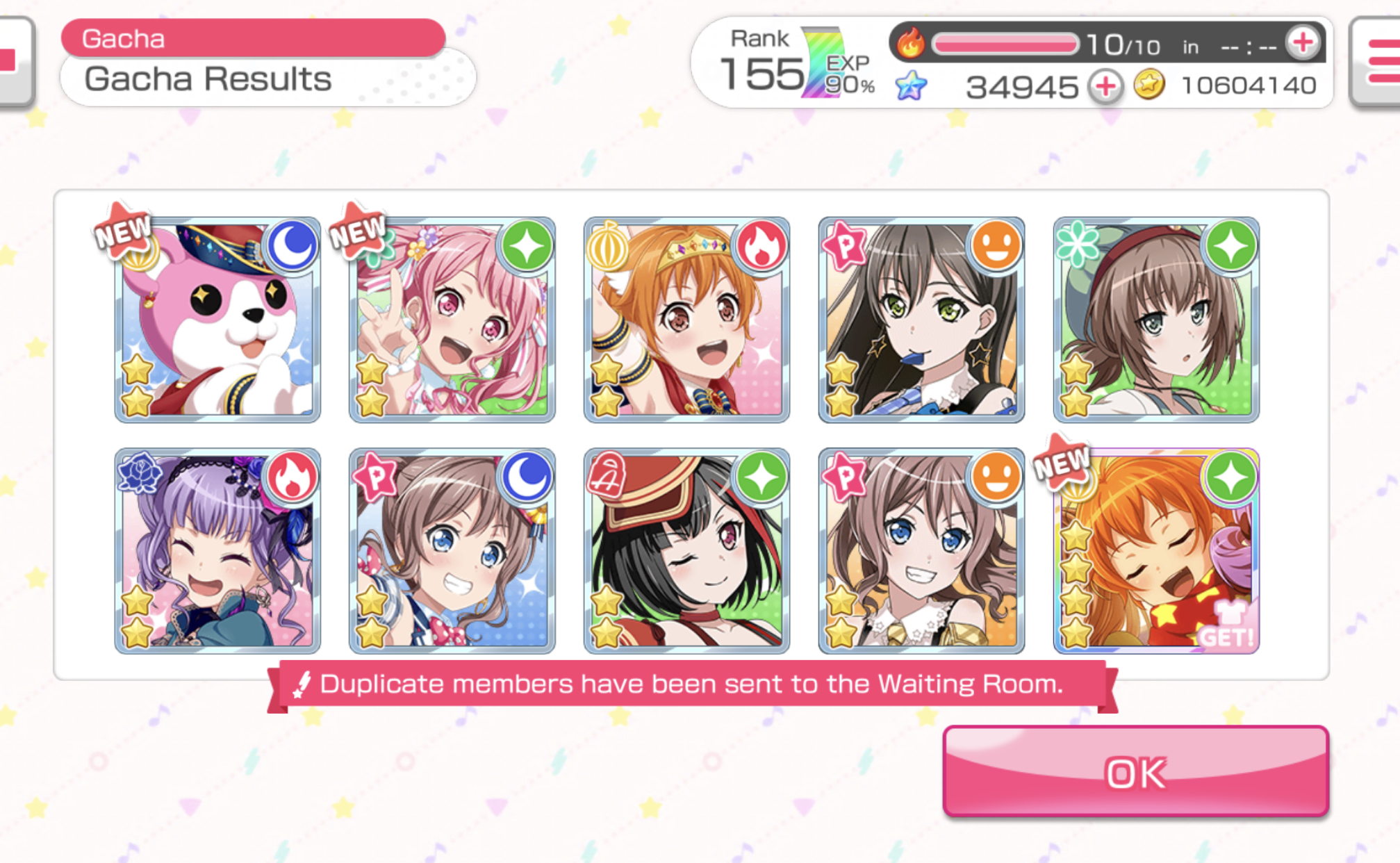Select the orange-haired girl with tiara card
Viewport: 1400px width, 863px height.
[x=686, y=320]
